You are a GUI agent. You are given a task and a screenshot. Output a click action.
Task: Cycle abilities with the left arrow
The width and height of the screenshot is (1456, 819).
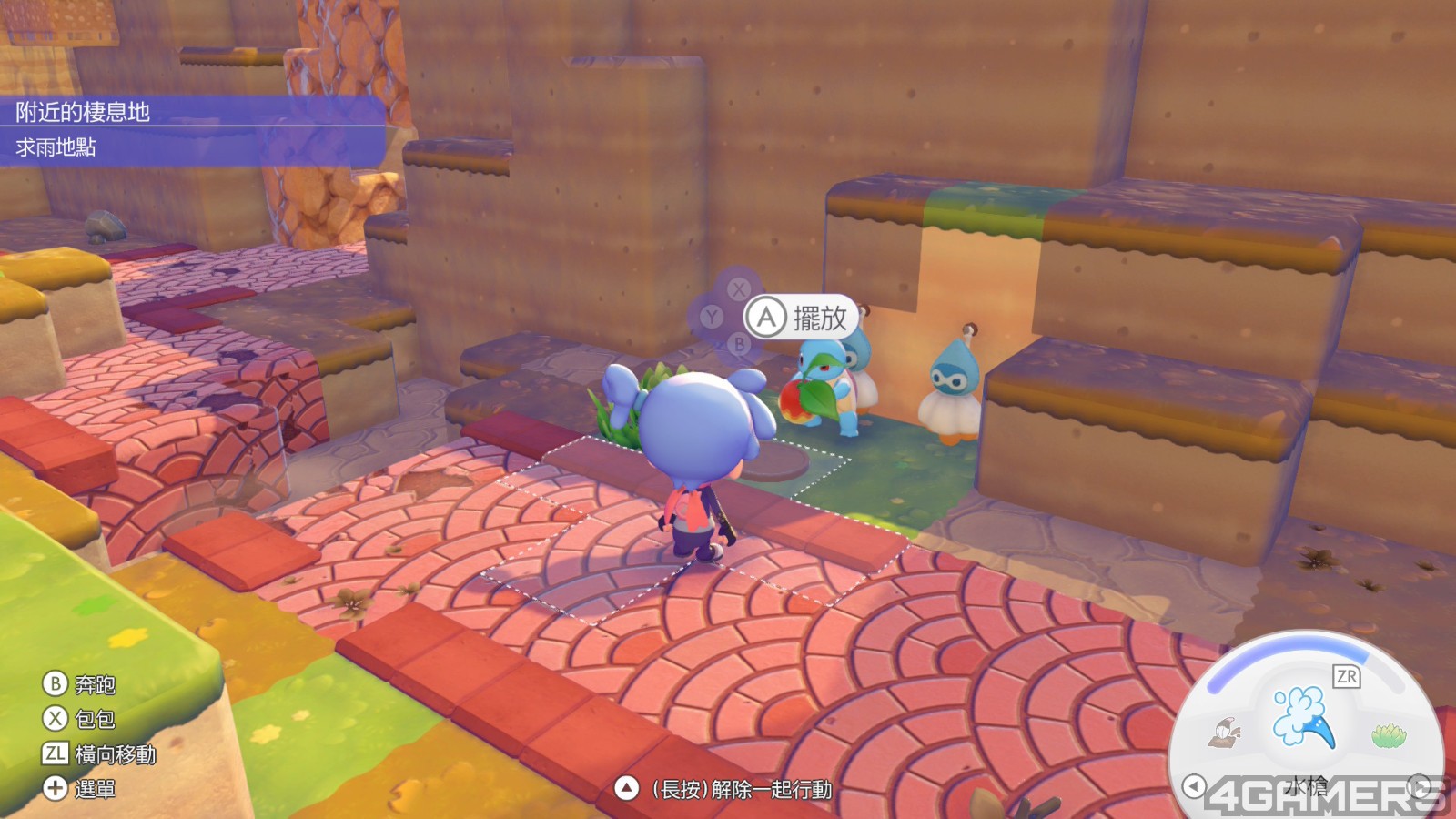pos(1193,785)
